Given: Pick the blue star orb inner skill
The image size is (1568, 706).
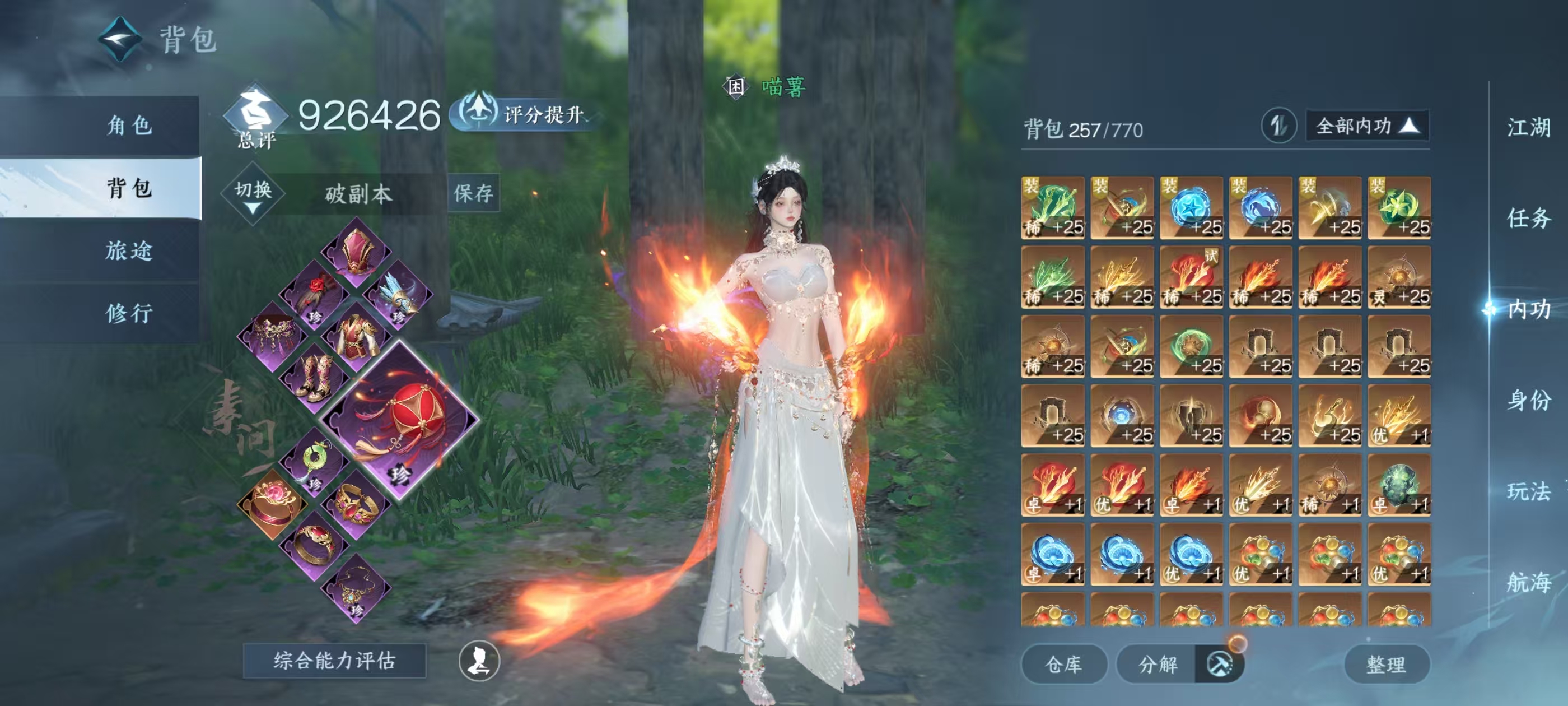Looking at the screenshot, I should [x=1191, y=208].
